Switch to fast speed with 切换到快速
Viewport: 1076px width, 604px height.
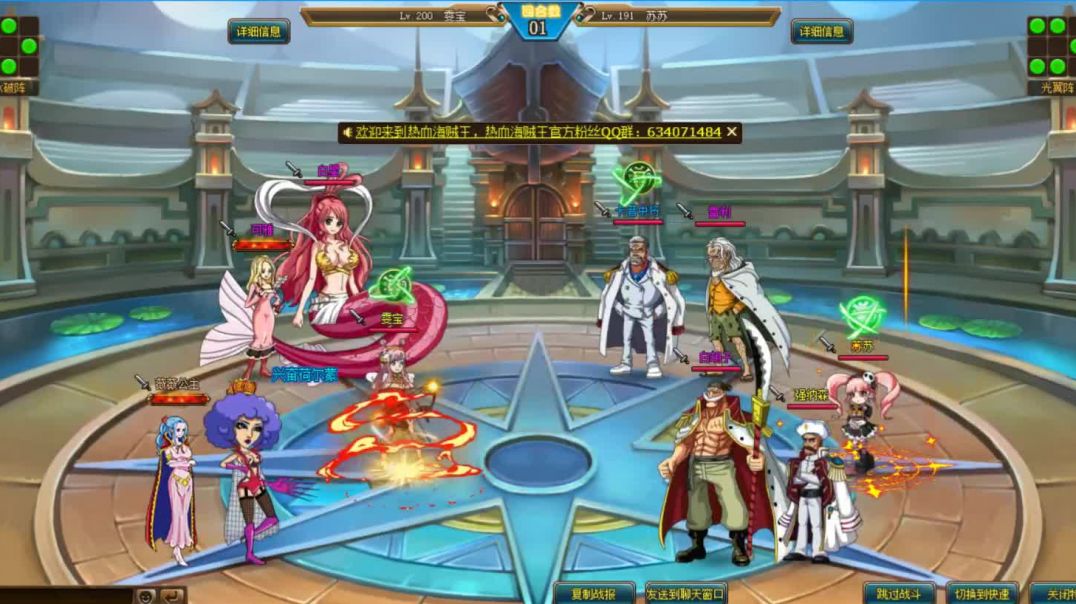click(x=981, y=594)
